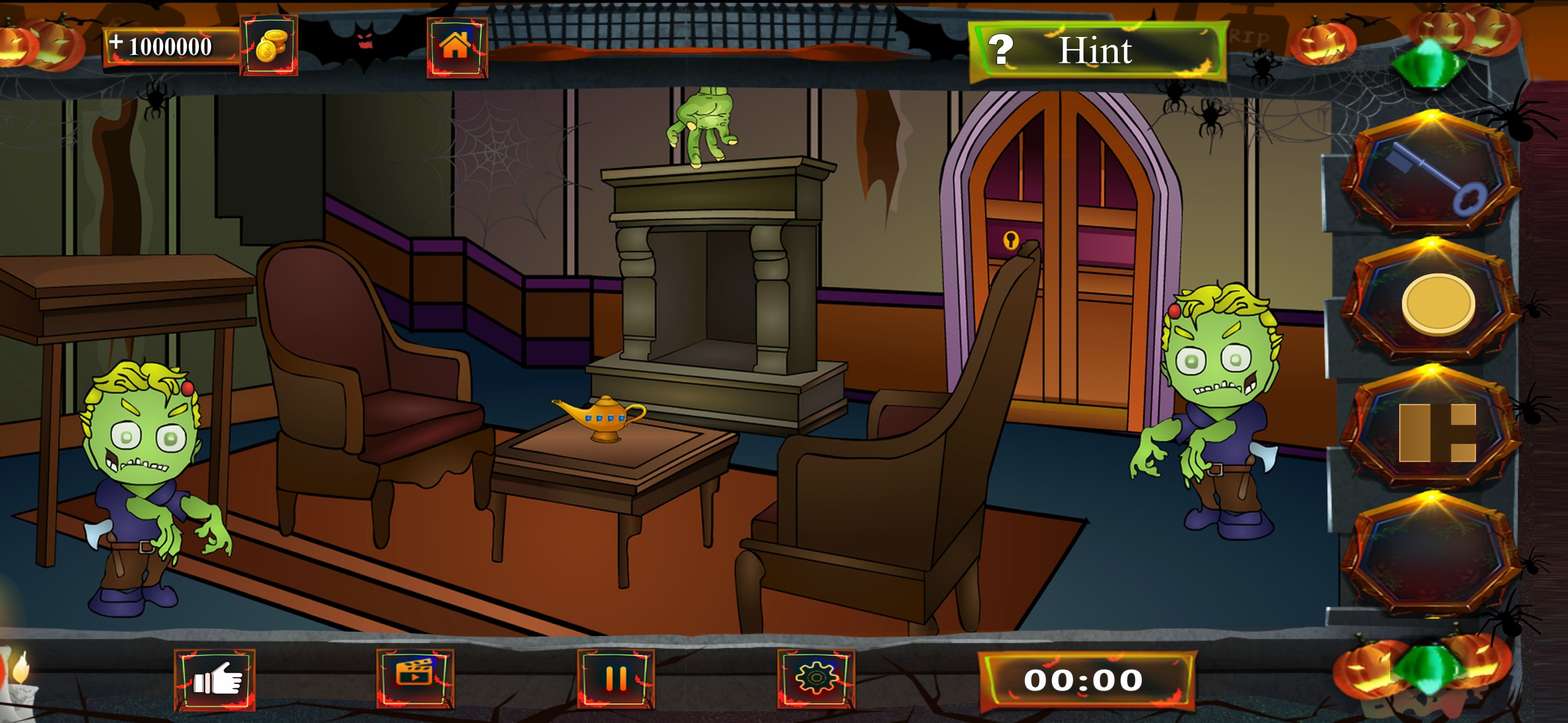The image size is (1568, 723).
Task: Open the gold coins shop
Action: (x=269, y=45)
